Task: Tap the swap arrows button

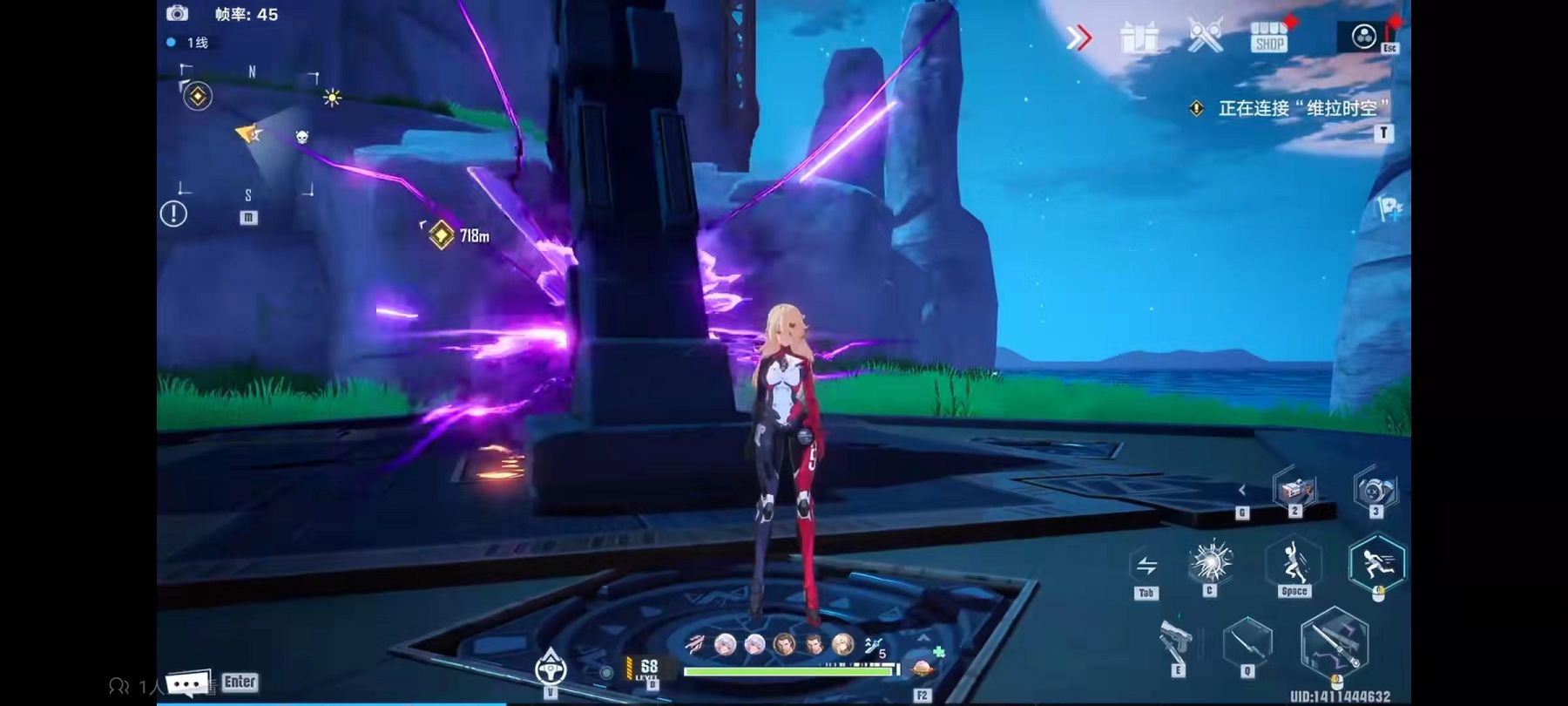Action: pos(1146,566)
